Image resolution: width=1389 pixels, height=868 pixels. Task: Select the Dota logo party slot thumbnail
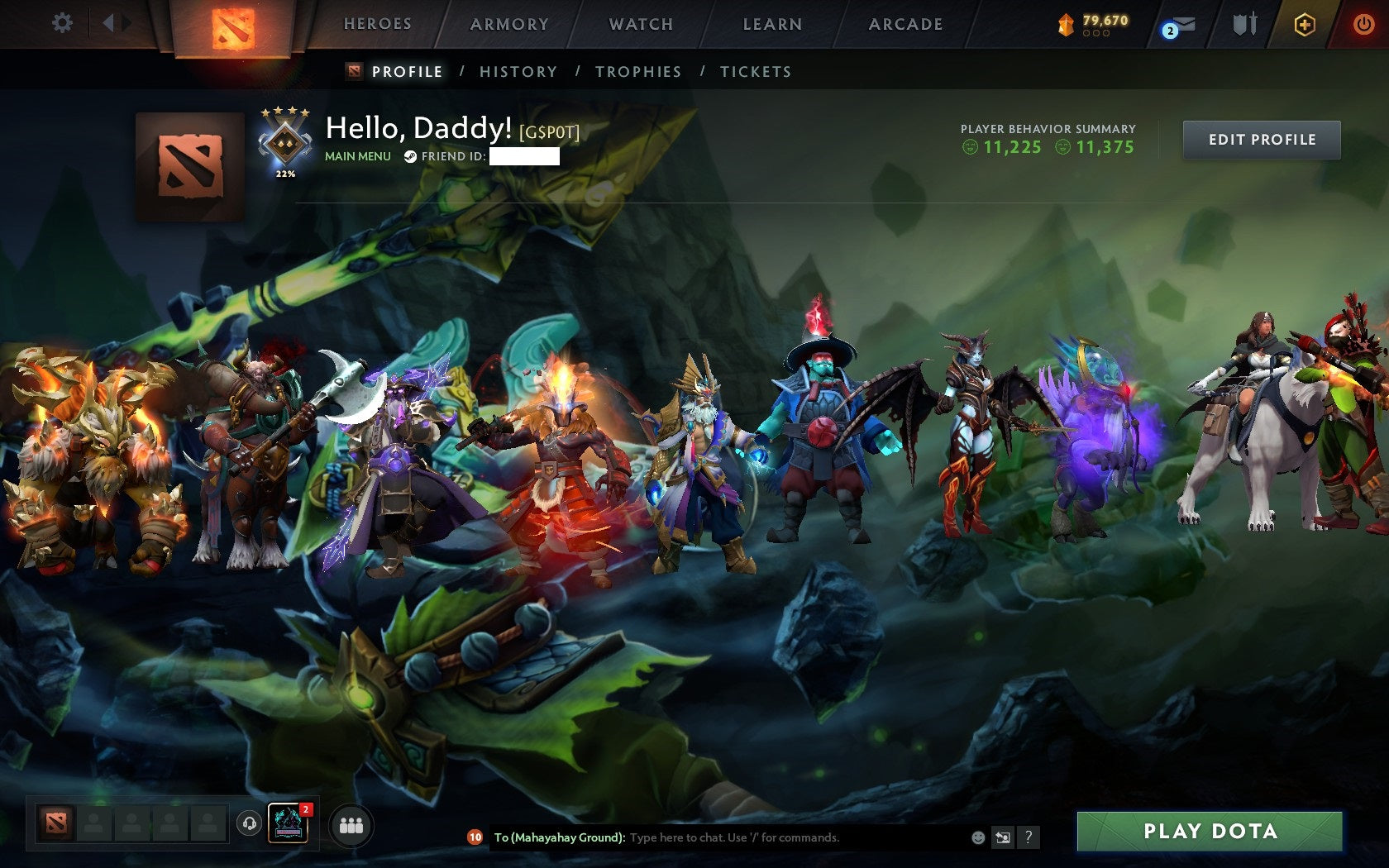tap(57, 824)
